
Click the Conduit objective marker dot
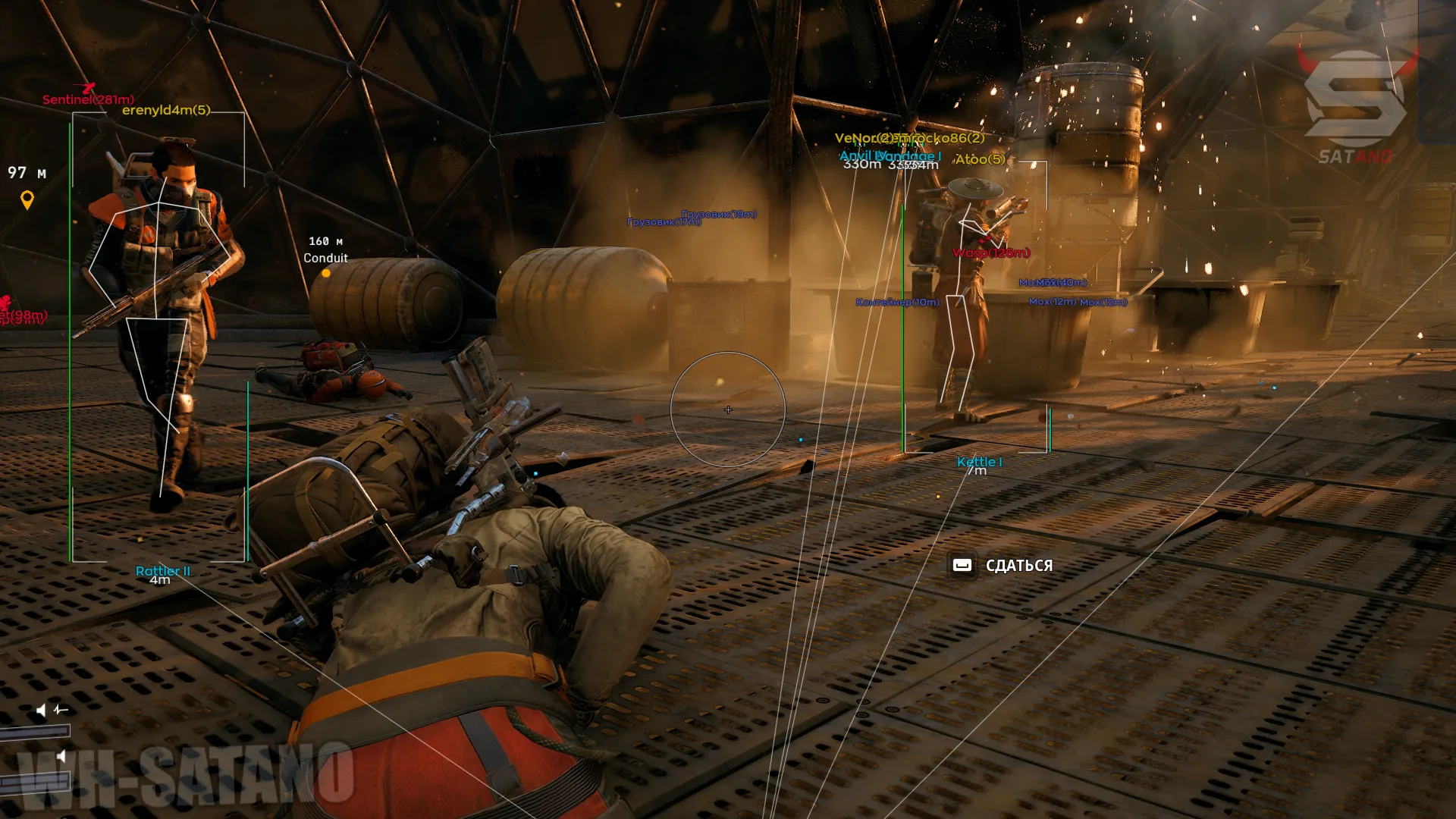click(x=326, y=274)
